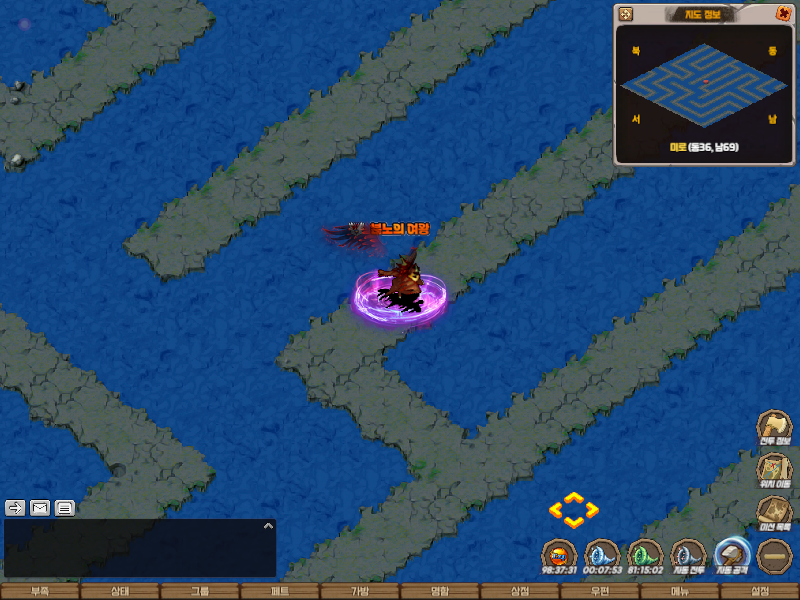The image size is (800, 600).
Task: Open the 가방 bag menu
Action: pyautogui.click(x=360, y=591)
